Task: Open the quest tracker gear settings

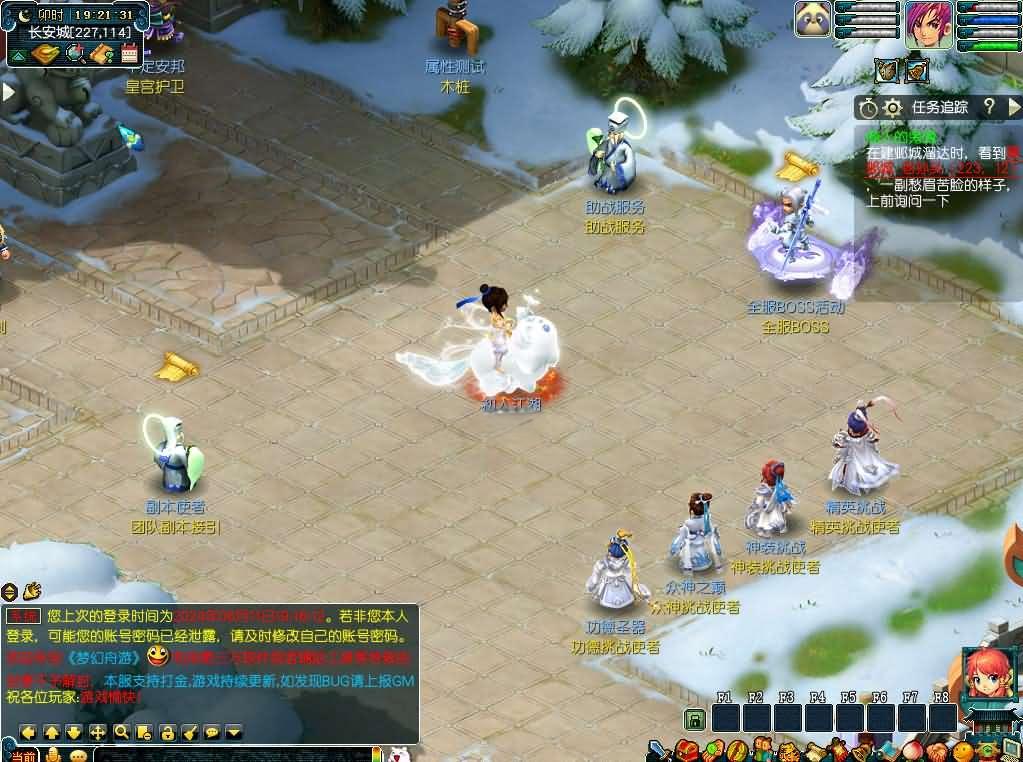Action: [x=893, y=107]
